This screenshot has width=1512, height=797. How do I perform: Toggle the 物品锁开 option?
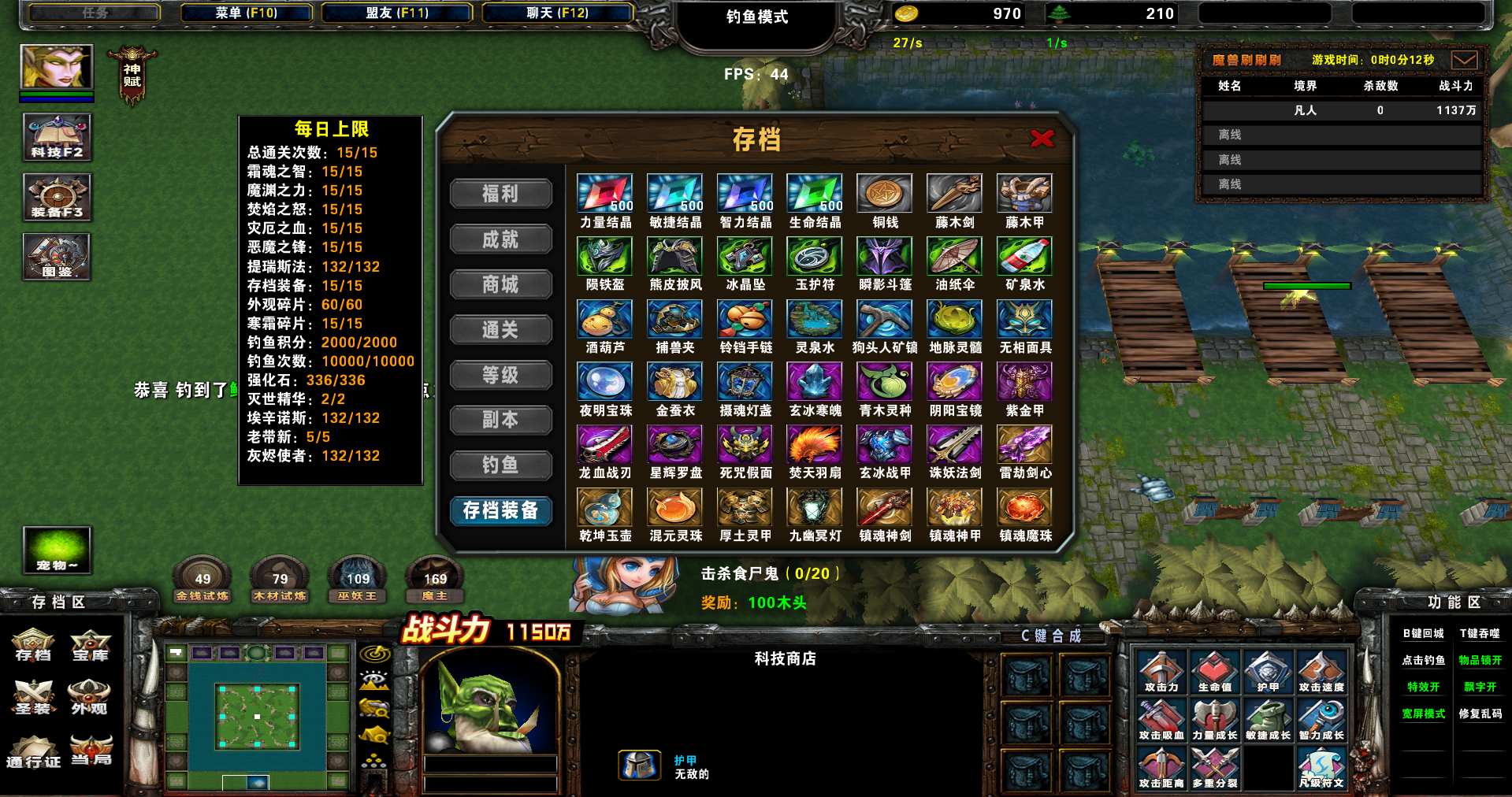pyautogui.click(x=1480, y=660)
